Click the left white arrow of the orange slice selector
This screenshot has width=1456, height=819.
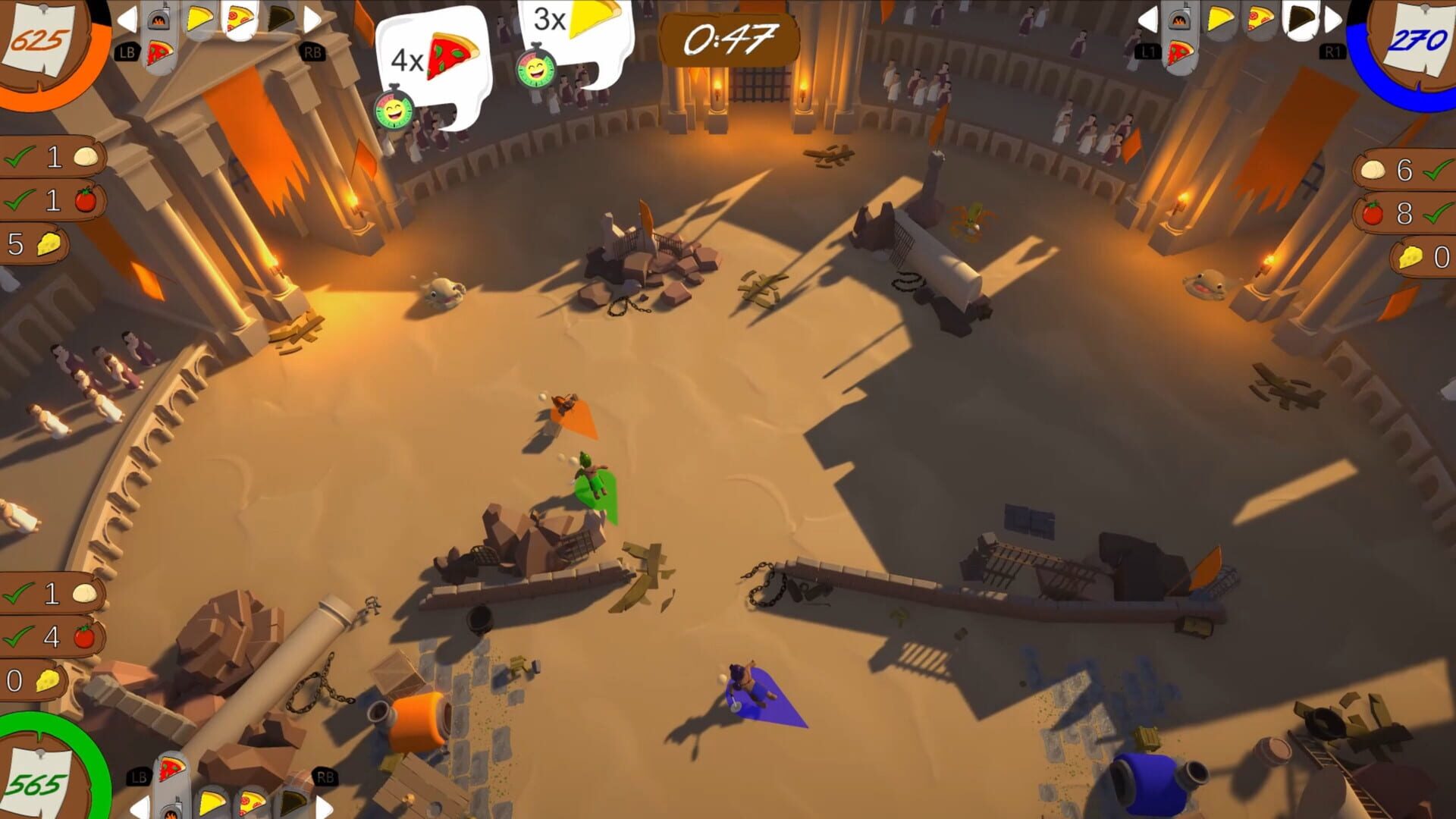coord(127,19)
